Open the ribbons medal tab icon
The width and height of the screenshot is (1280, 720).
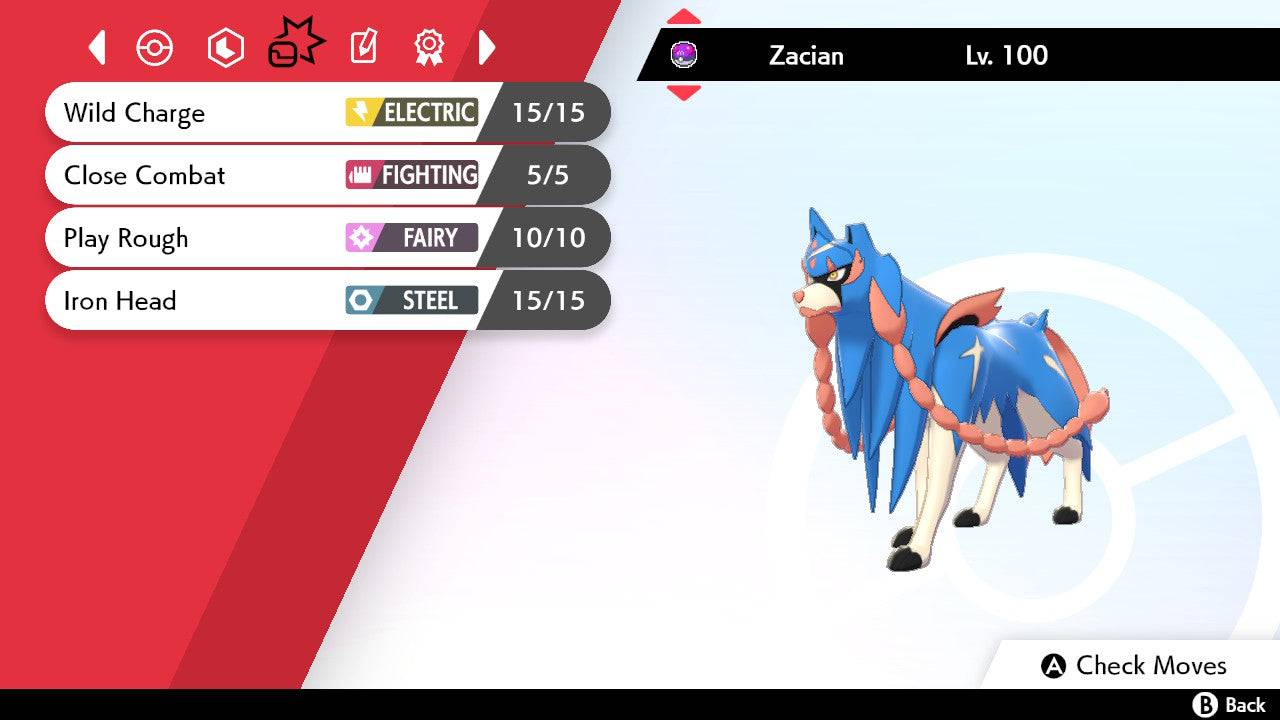[429, 47]
